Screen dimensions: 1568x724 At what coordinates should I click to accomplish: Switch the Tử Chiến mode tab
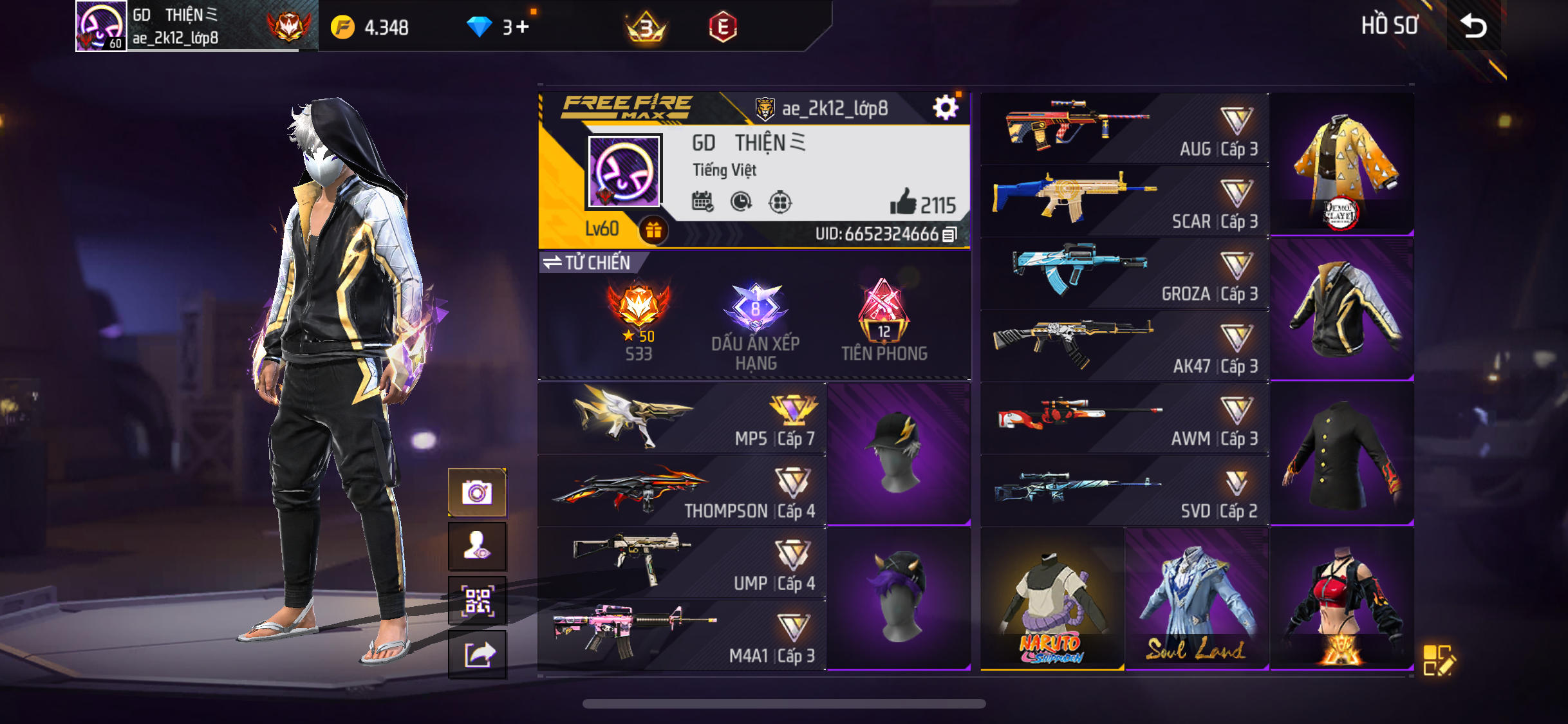[x=587, y=263]
